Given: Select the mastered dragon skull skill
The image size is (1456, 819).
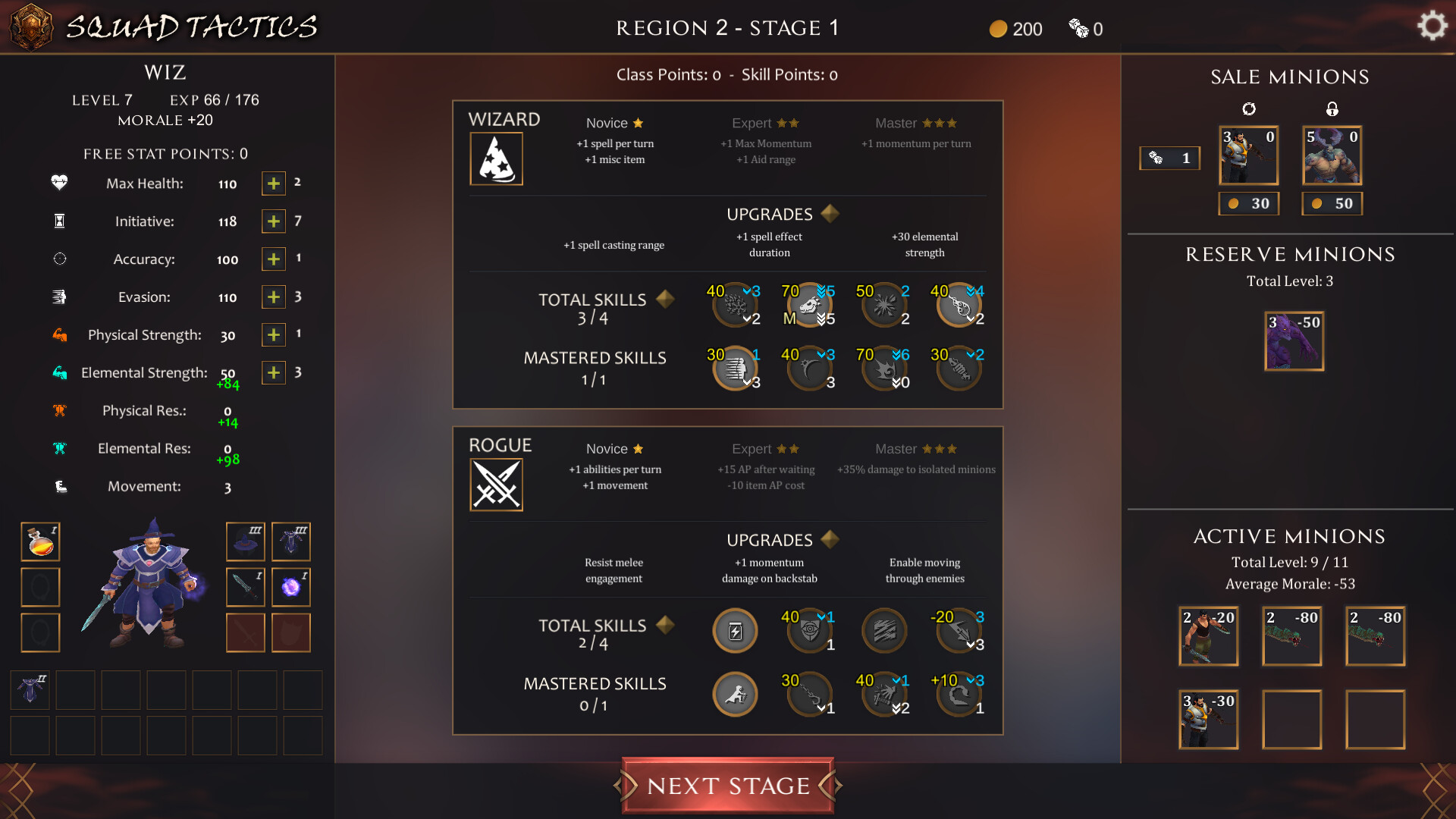Looking at the screenshot, I should (x=808, y=304).
